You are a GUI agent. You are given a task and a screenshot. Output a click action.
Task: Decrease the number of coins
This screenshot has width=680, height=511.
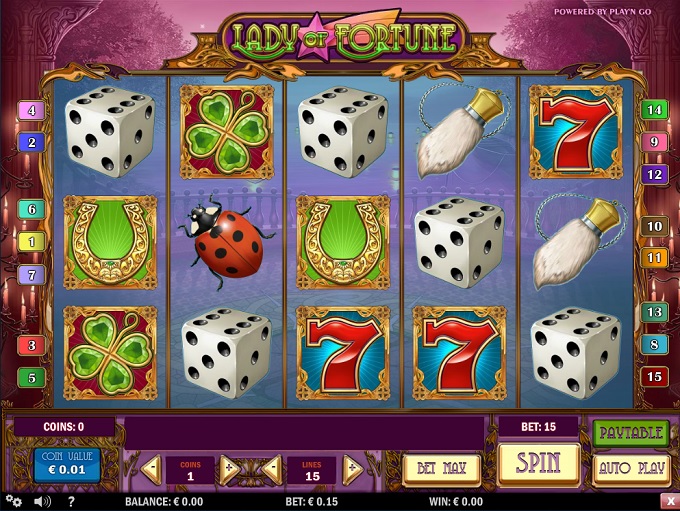pyautogui.click(x=150, y=467)
